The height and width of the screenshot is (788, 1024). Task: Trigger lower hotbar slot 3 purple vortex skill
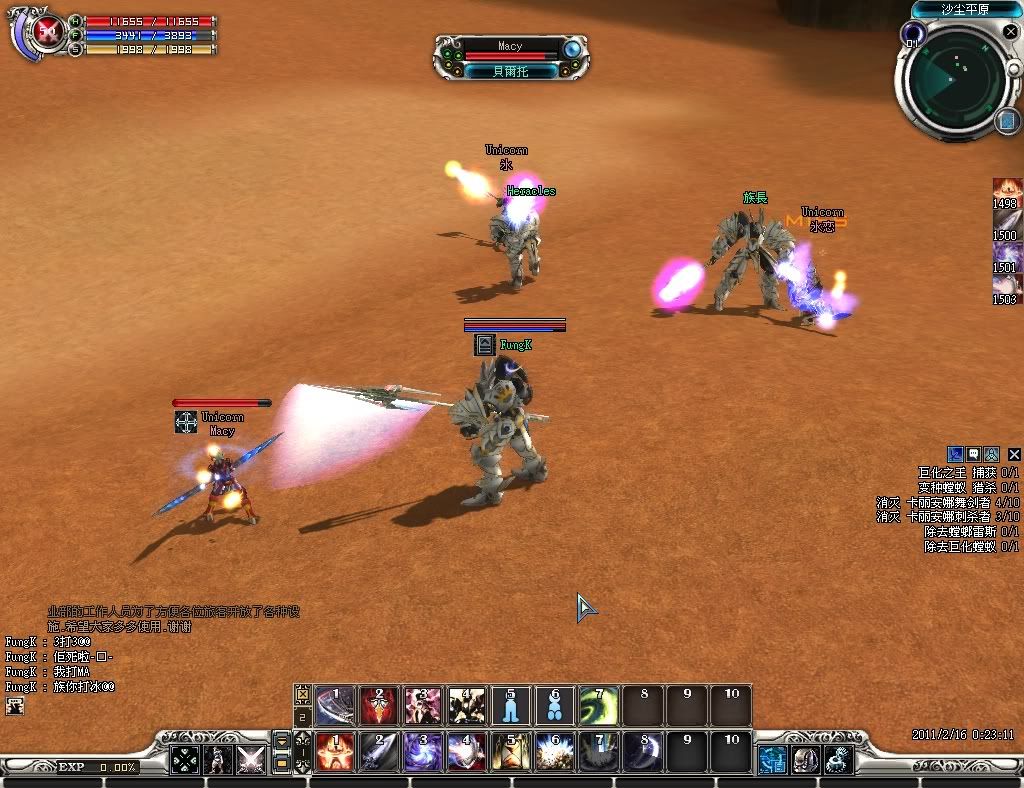pos(423,752)
